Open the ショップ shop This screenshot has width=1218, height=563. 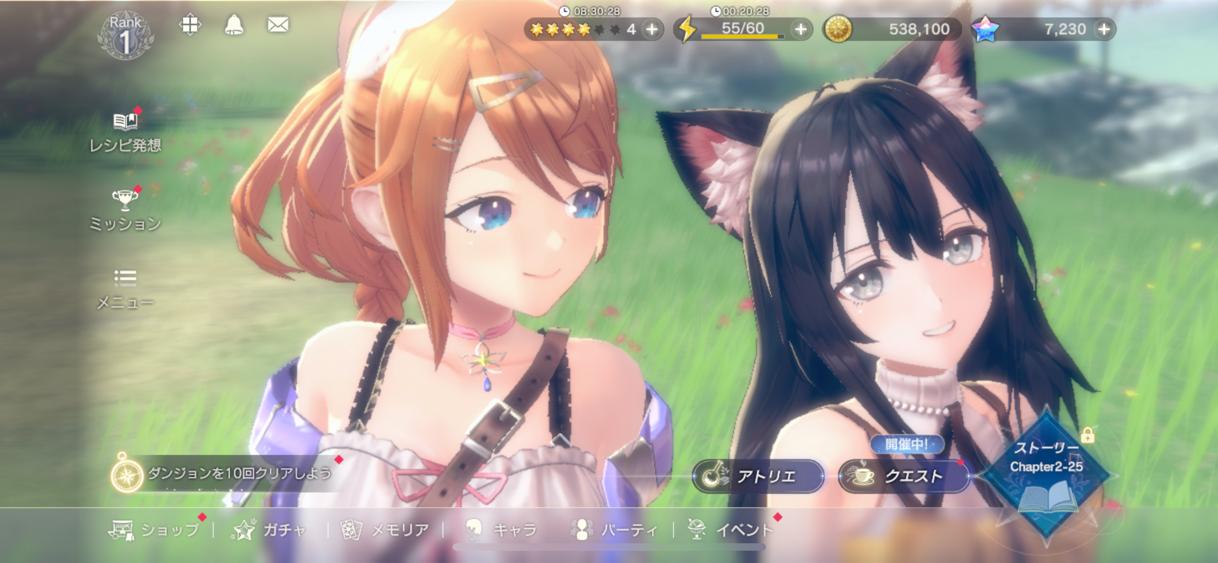[x=157, y=530]
